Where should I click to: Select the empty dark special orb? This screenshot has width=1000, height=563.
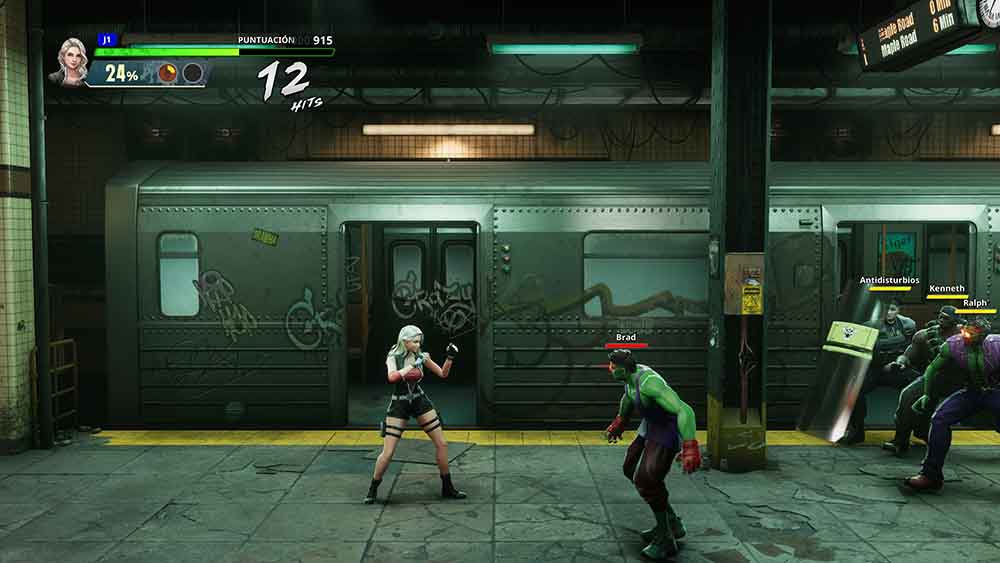point(192,73)
